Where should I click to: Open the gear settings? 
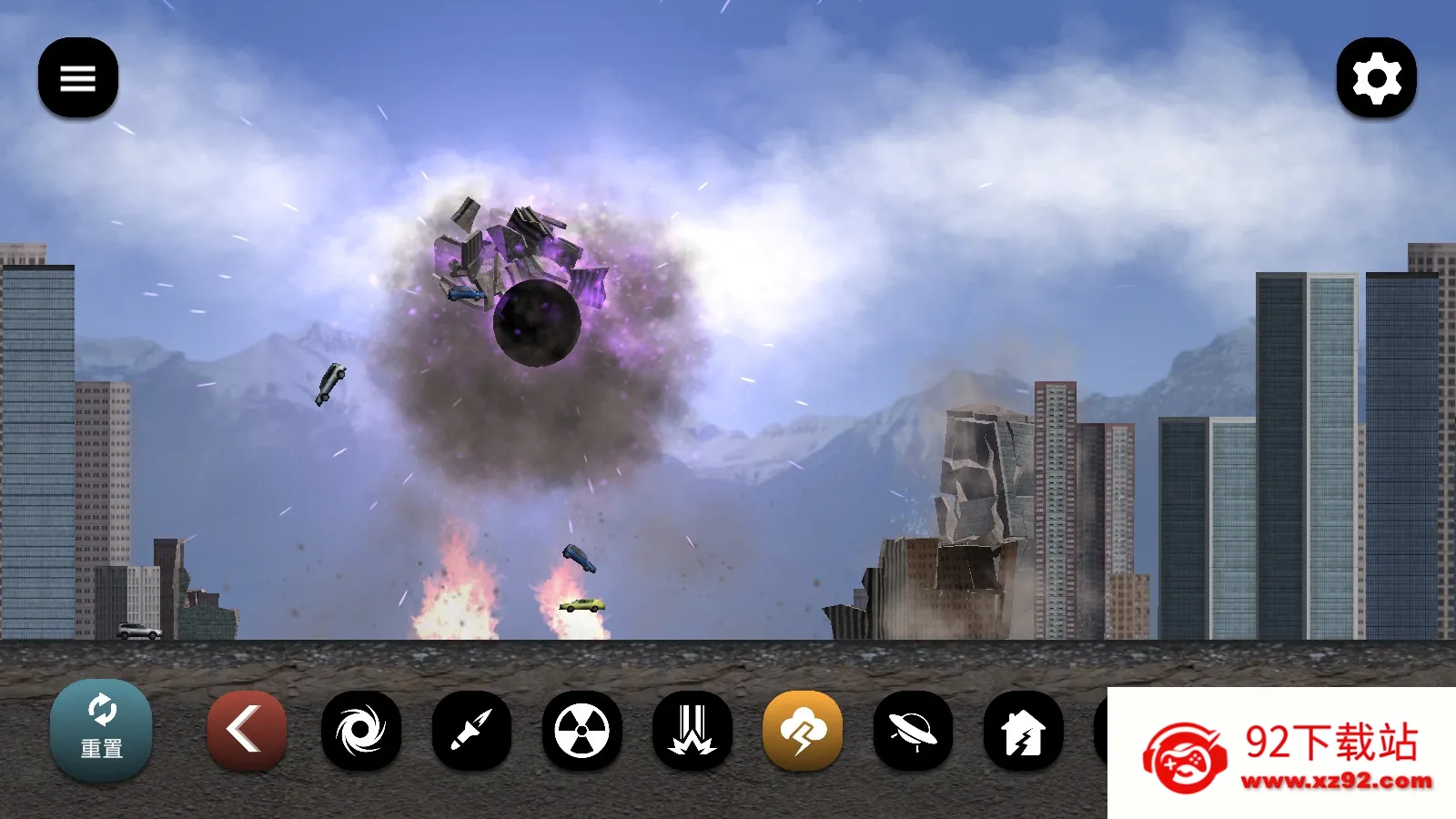[1376, 78]
